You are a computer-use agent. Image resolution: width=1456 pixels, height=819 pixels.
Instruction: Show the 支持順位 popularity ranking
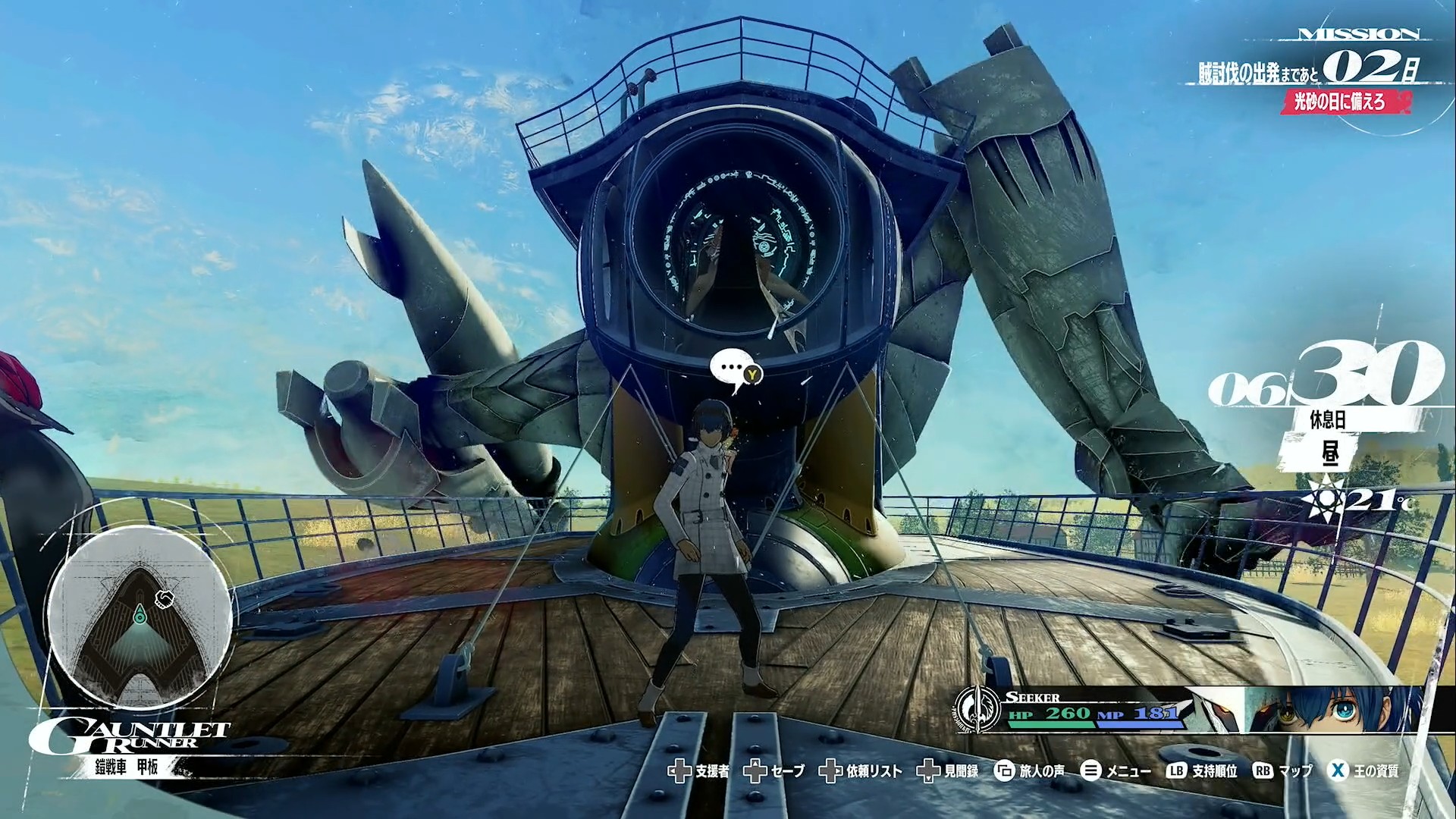point(1202,771)
